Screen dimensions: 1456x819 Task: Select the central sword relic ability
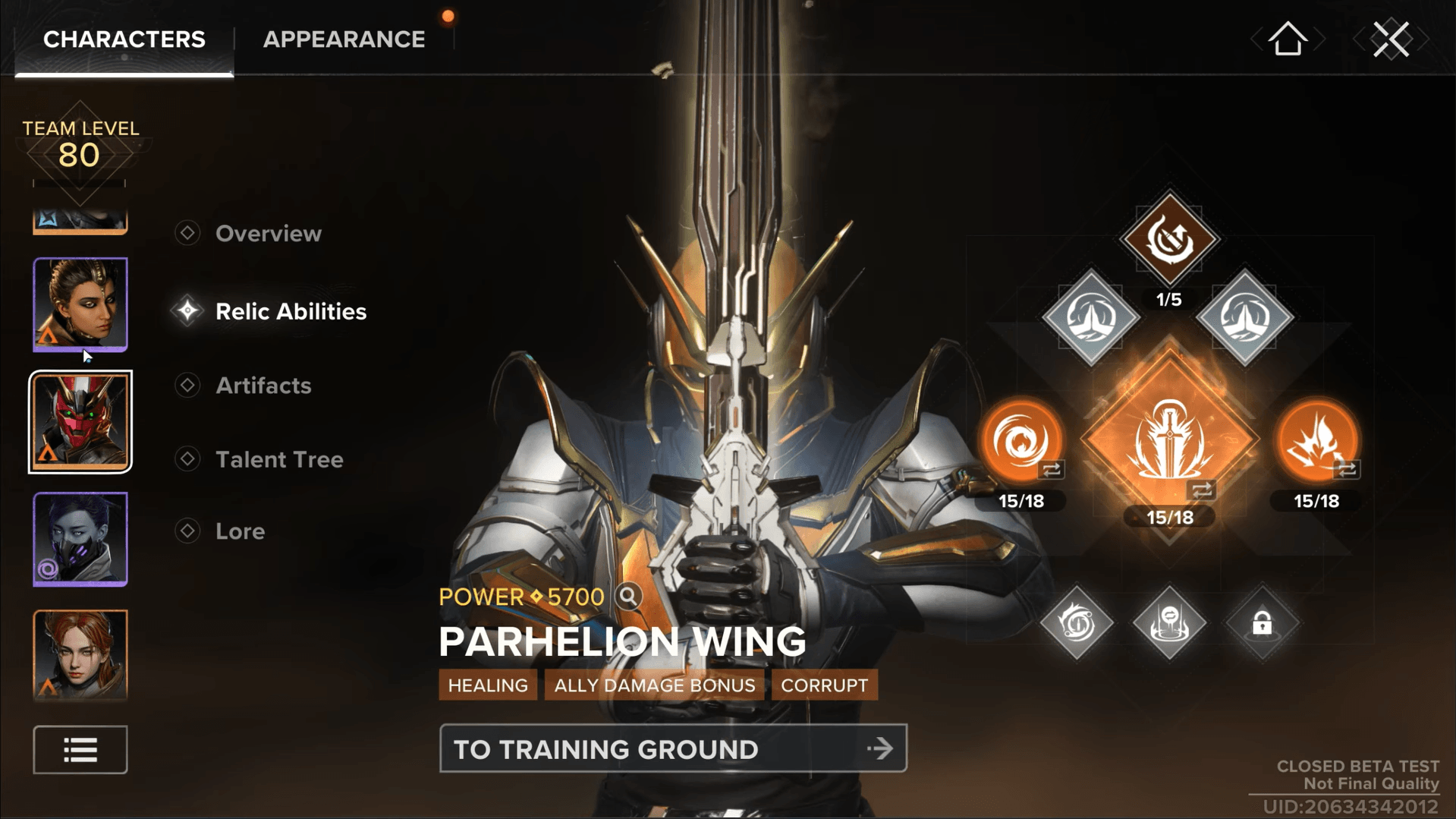click(1169, 441)
